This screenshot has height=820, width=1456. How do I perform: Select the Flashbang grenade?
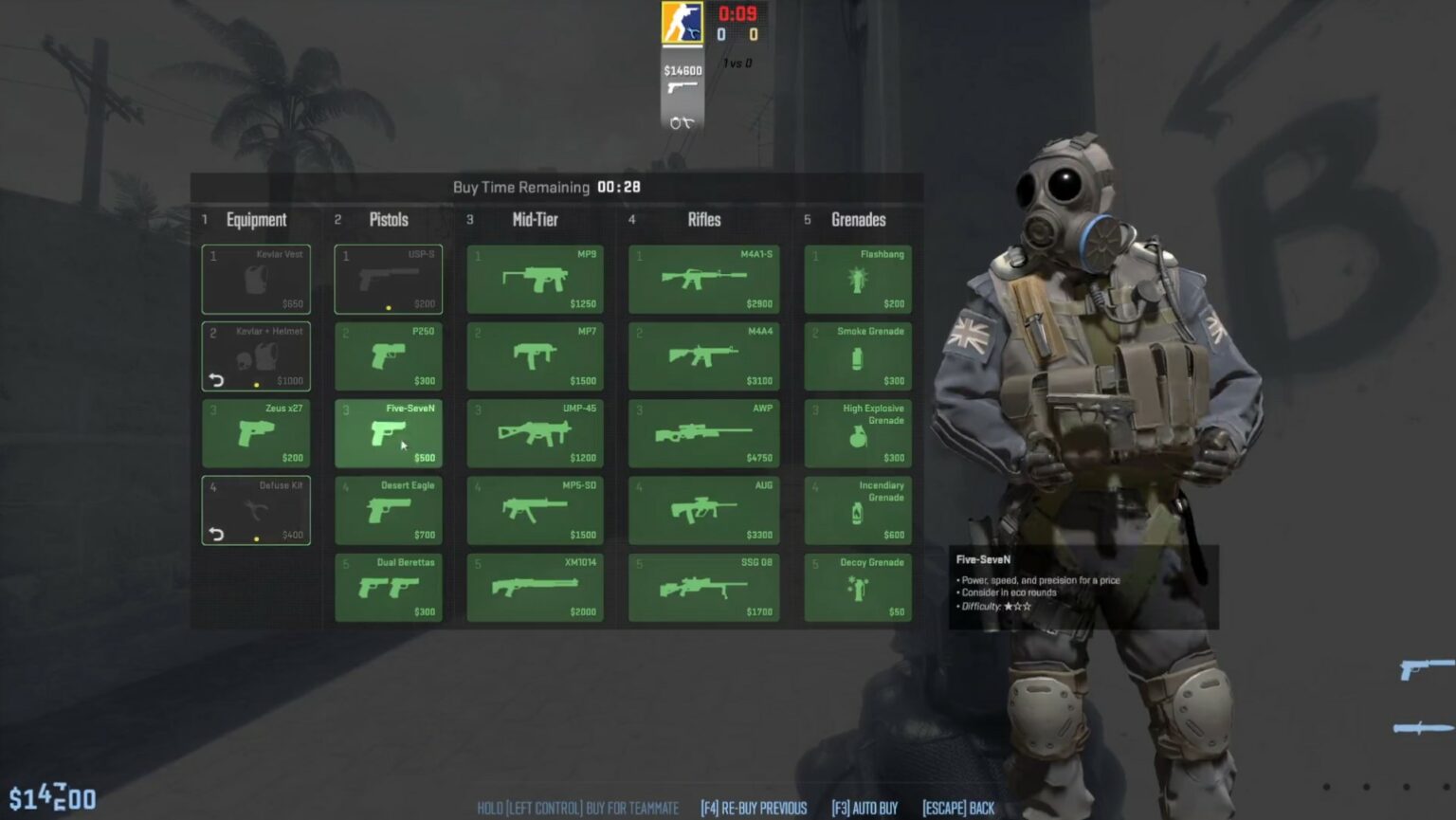coord(858,279)
